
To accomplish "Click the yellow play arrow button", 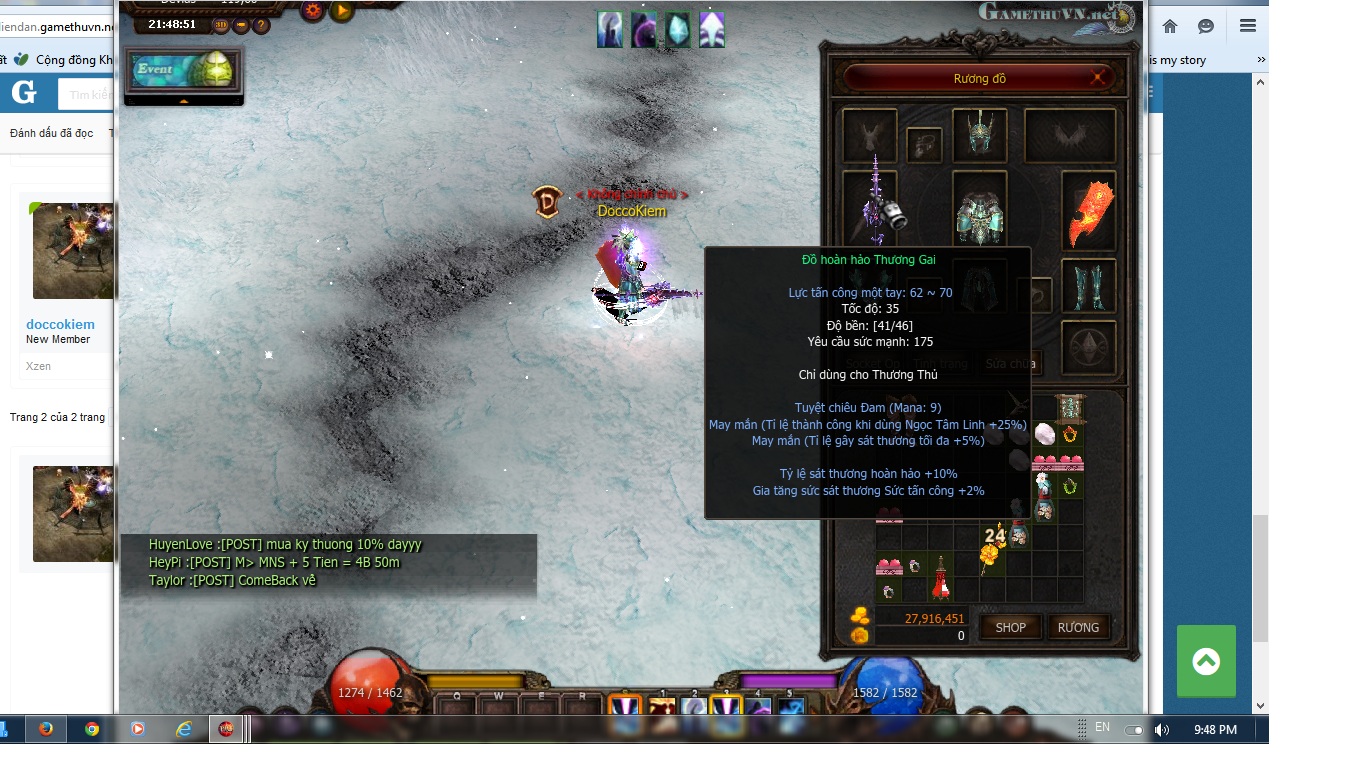I will 341,11.
